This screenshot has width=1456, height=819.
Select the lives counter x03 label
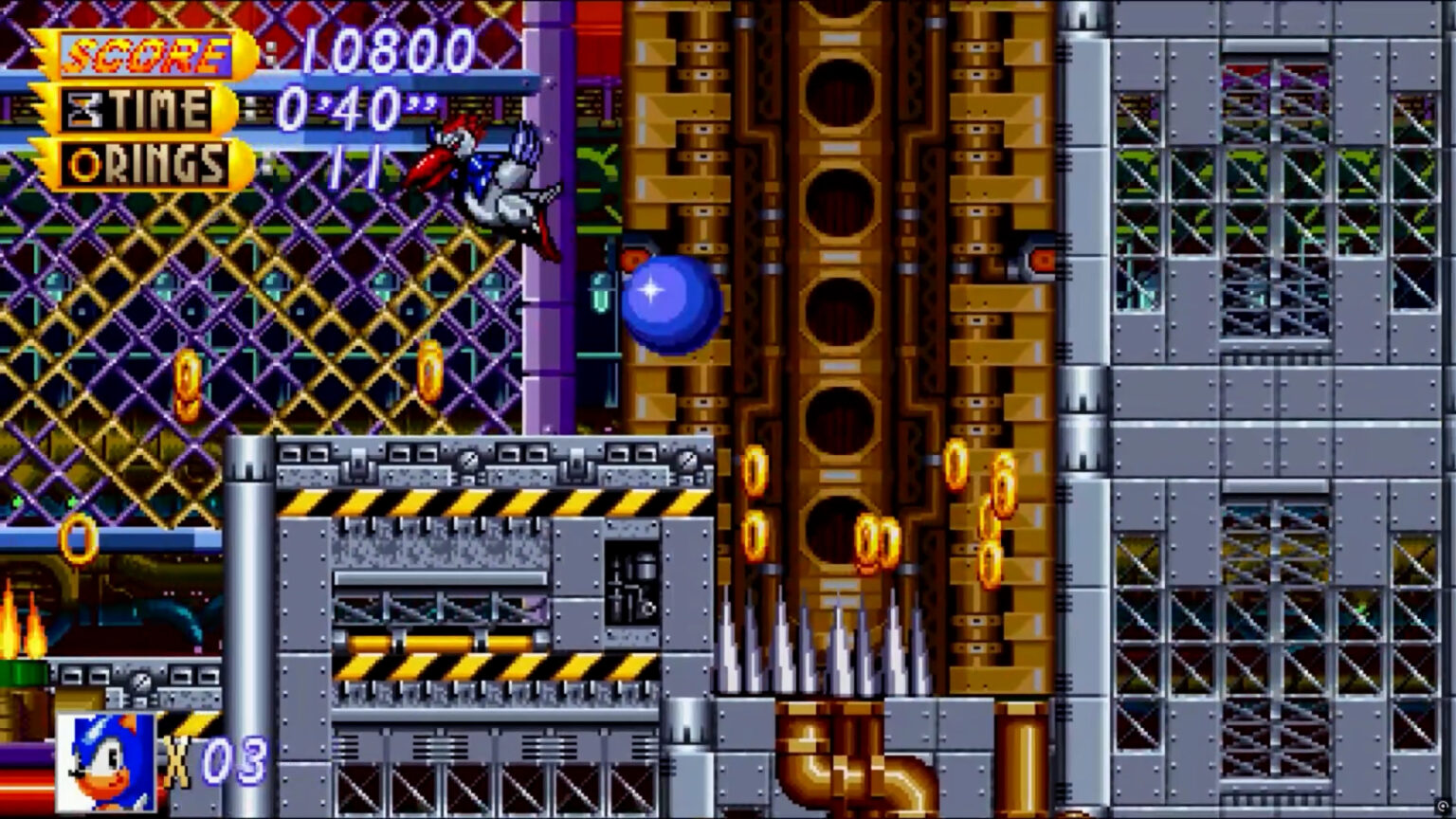click(x=213, y=758)
